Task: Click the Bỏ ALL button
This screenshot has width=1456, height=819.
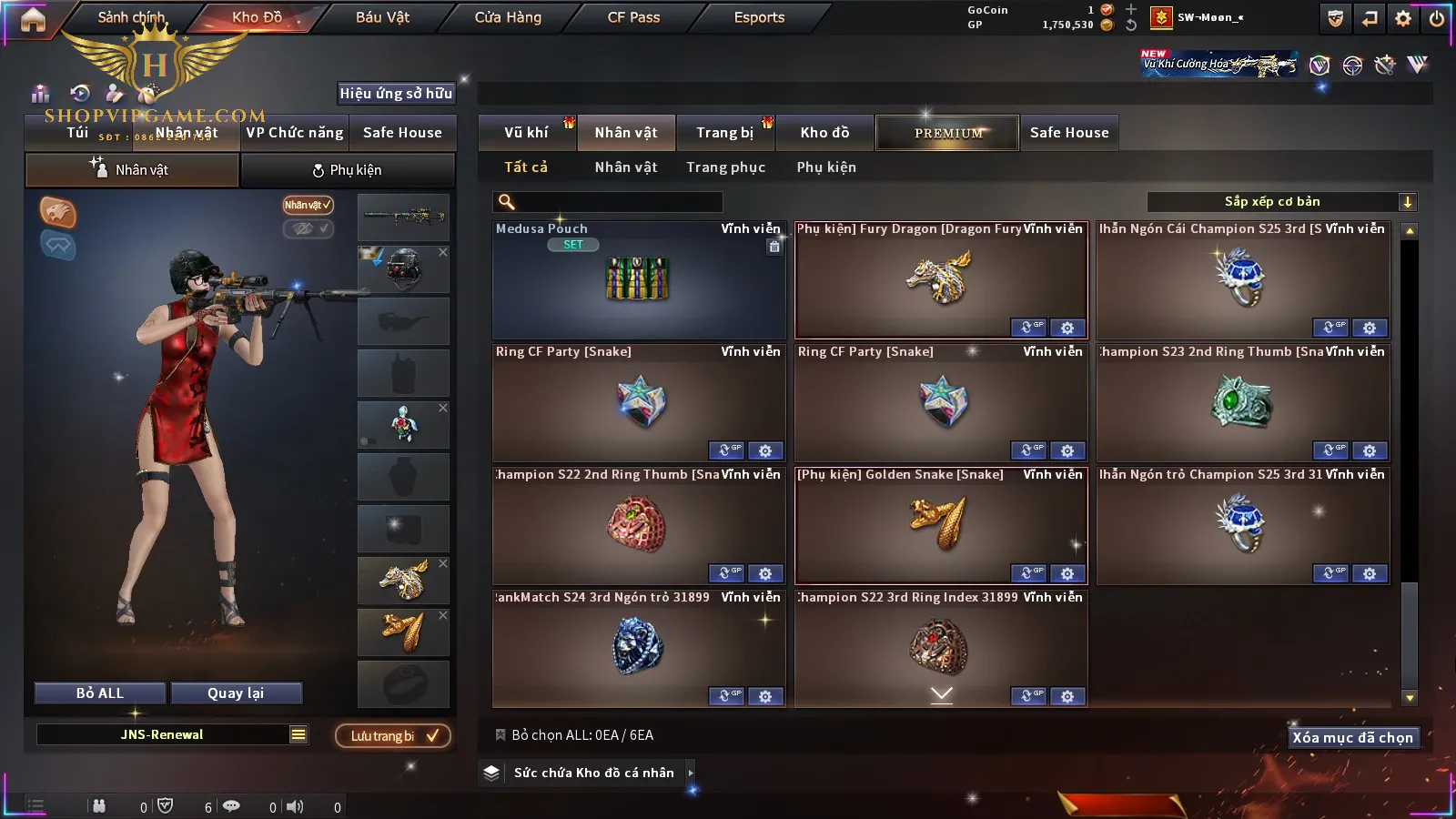Action: pyautogui.click(x=100, y=693)
